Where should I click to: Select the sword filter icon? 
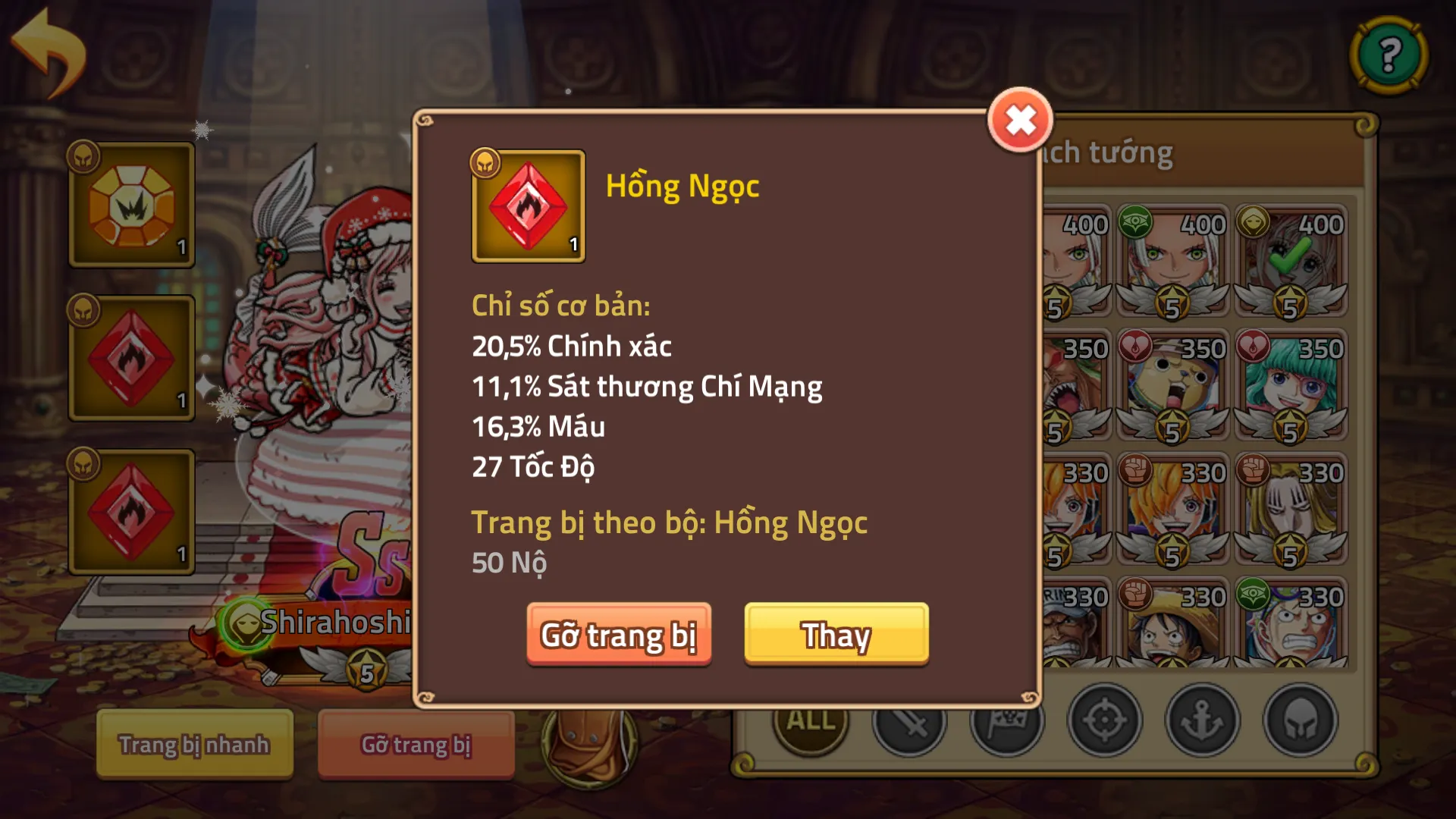click(x=911, y=721)
